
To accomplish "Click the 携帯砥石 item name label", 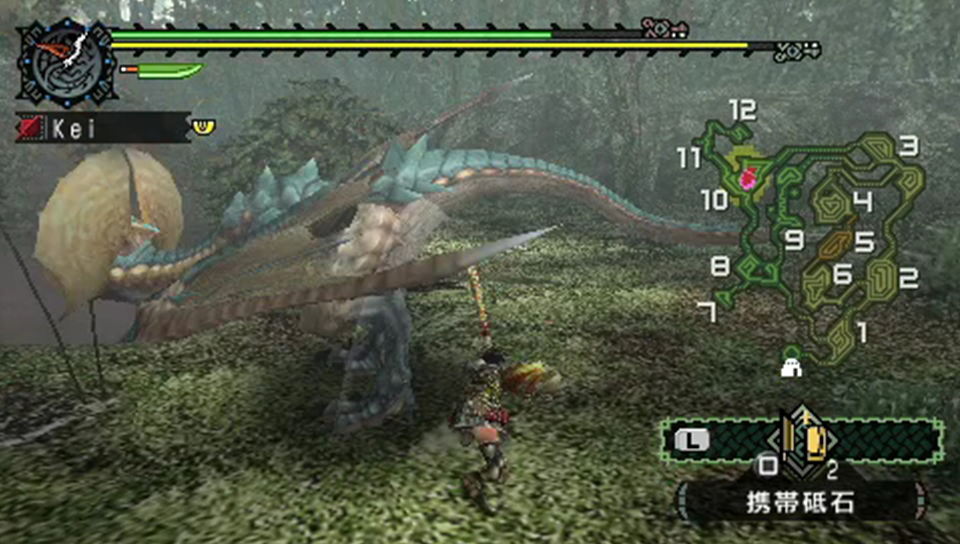I will click(x=801, y=501).
